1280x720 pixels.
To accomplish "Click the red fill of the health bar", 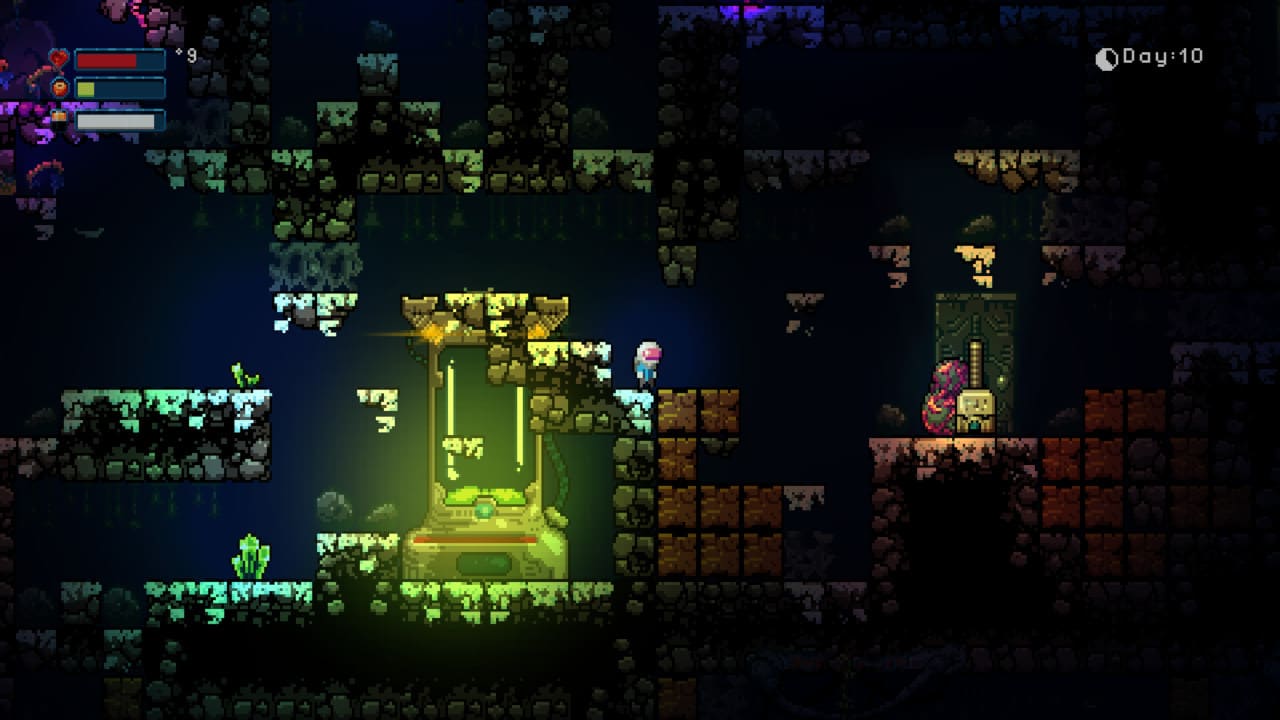I will 105,58.
